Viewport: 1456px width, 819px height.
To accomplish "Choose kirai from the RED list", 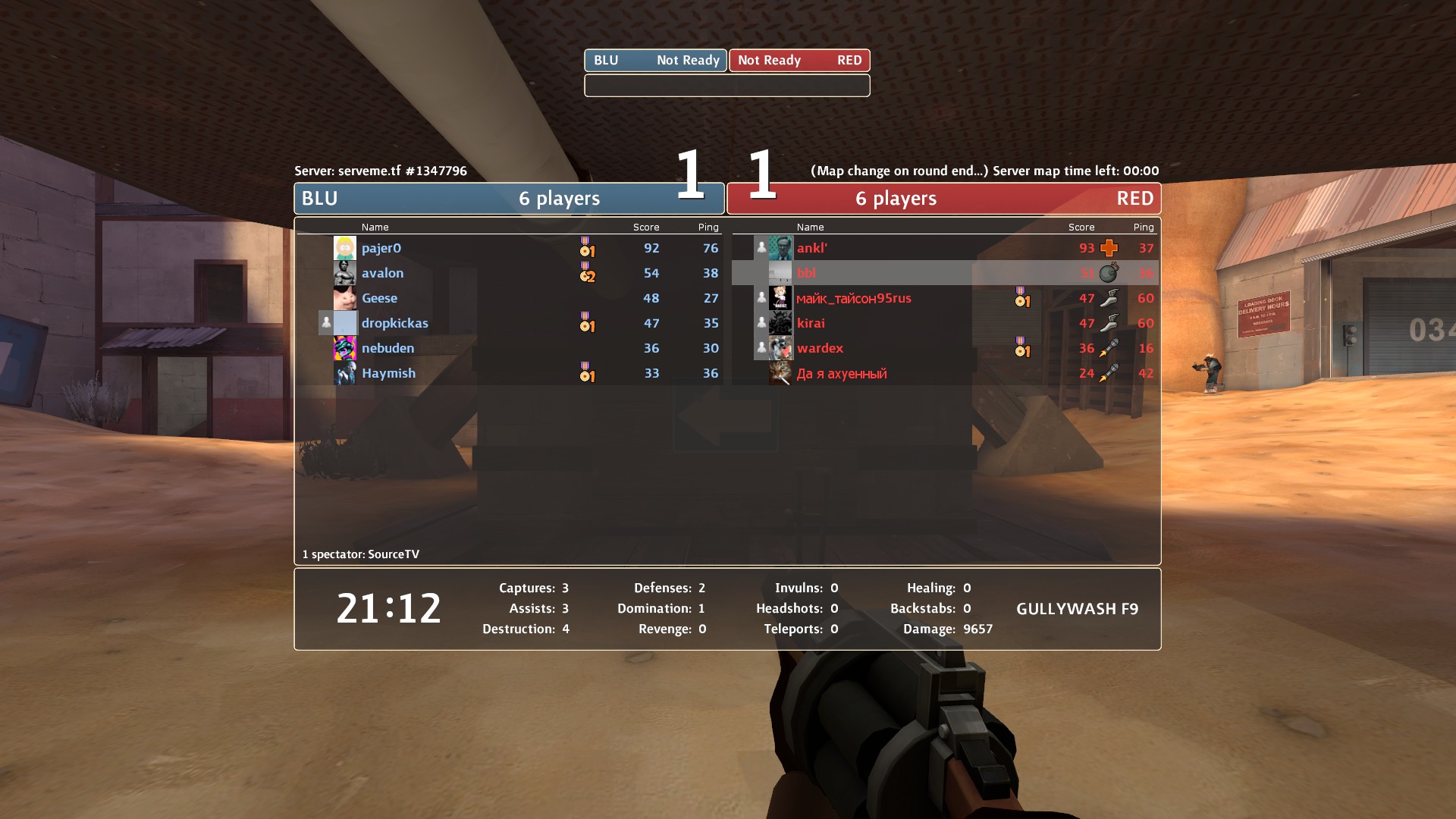I will point(811,323).
